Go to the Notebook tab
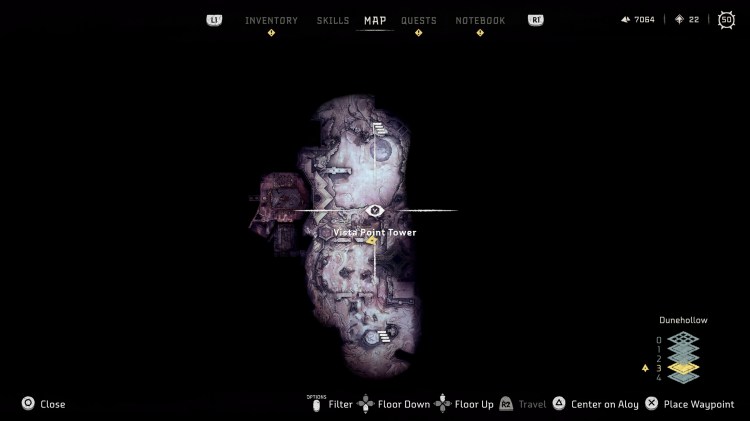The height and width of the screenshot is (421, 750). [480, 20]
